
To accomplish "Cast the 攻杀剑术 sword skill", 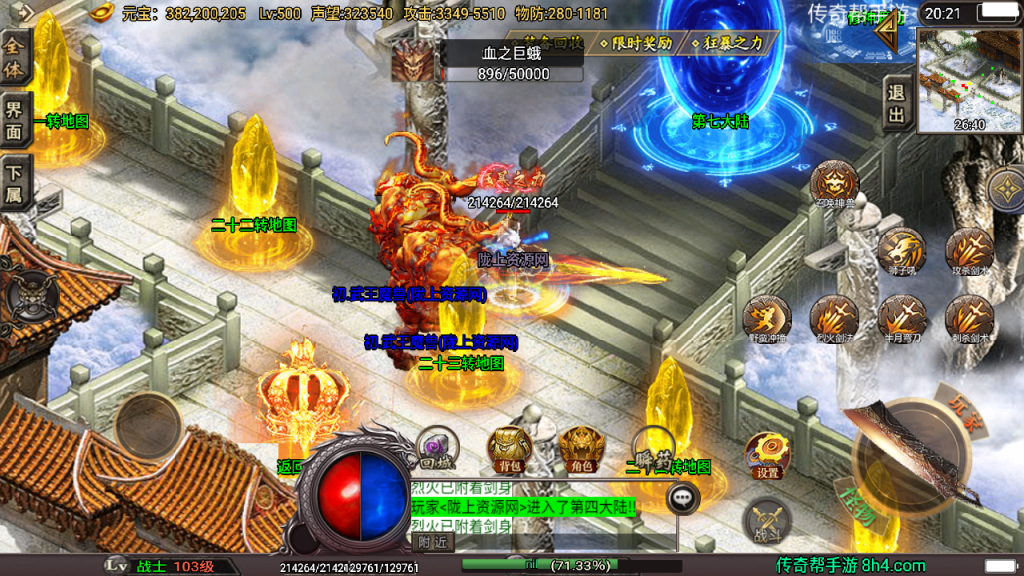I will point(968,249).
